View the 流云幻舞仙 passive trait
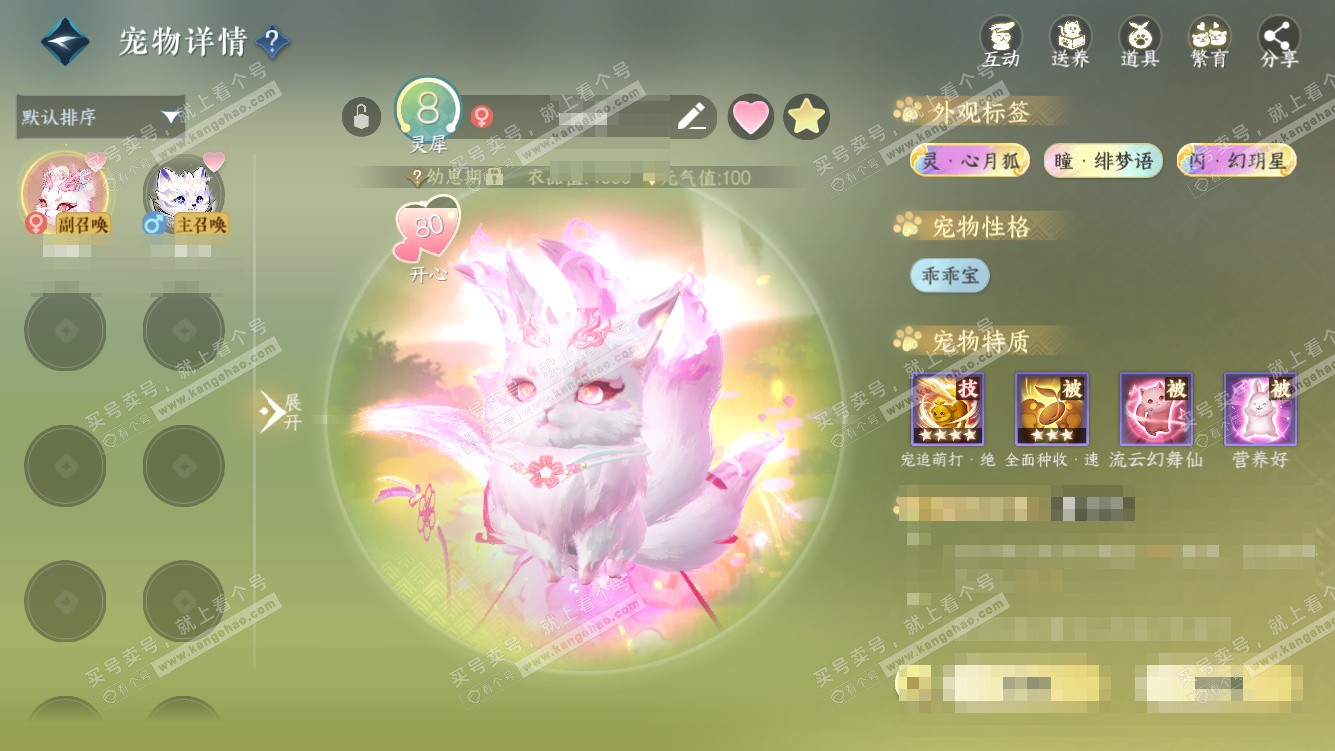The height and width of the screenshot is (751, 1335). (1156, 409)
